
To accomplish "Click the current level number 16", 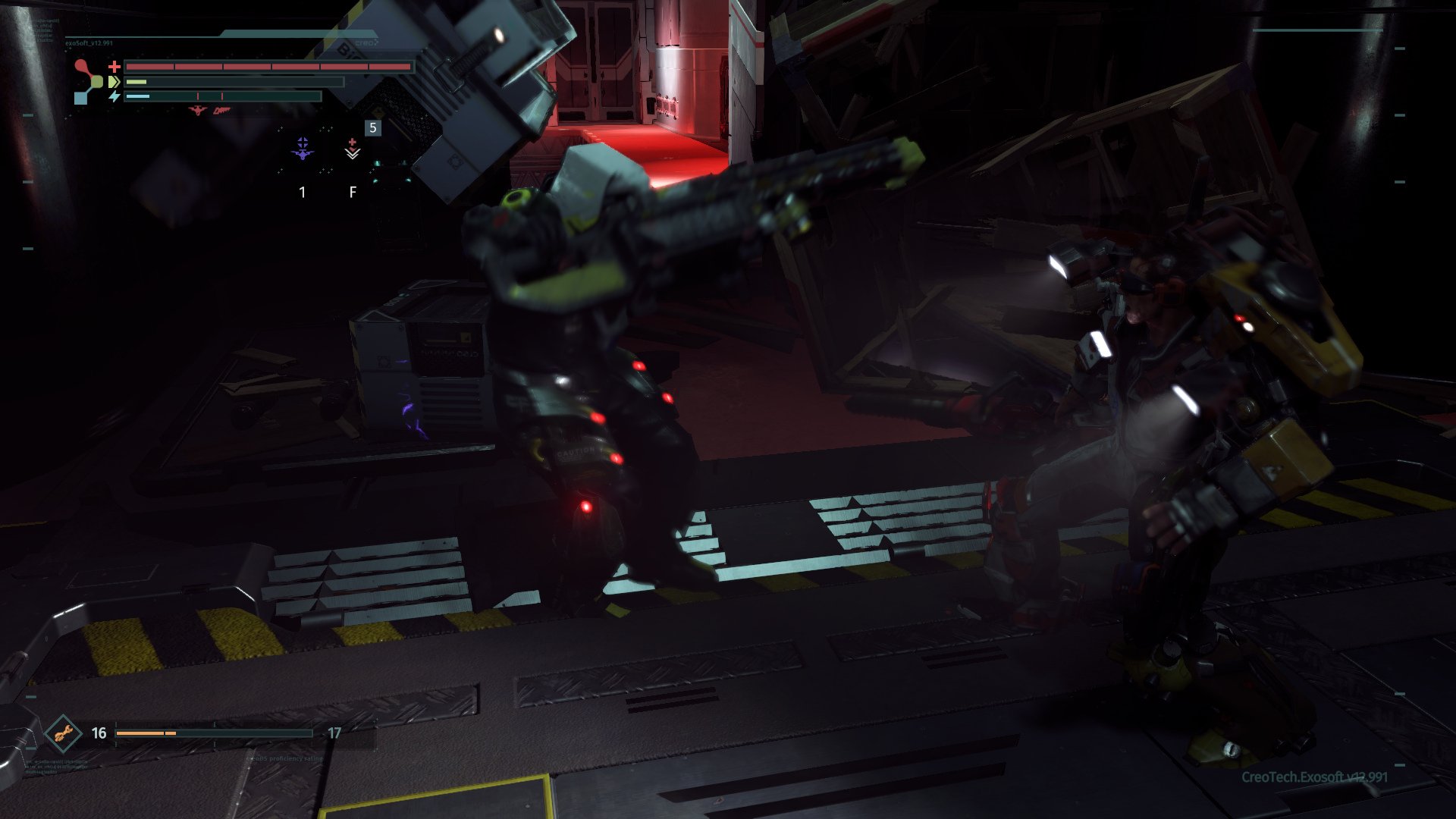I will pyautogui.click(x=99, y=733).
